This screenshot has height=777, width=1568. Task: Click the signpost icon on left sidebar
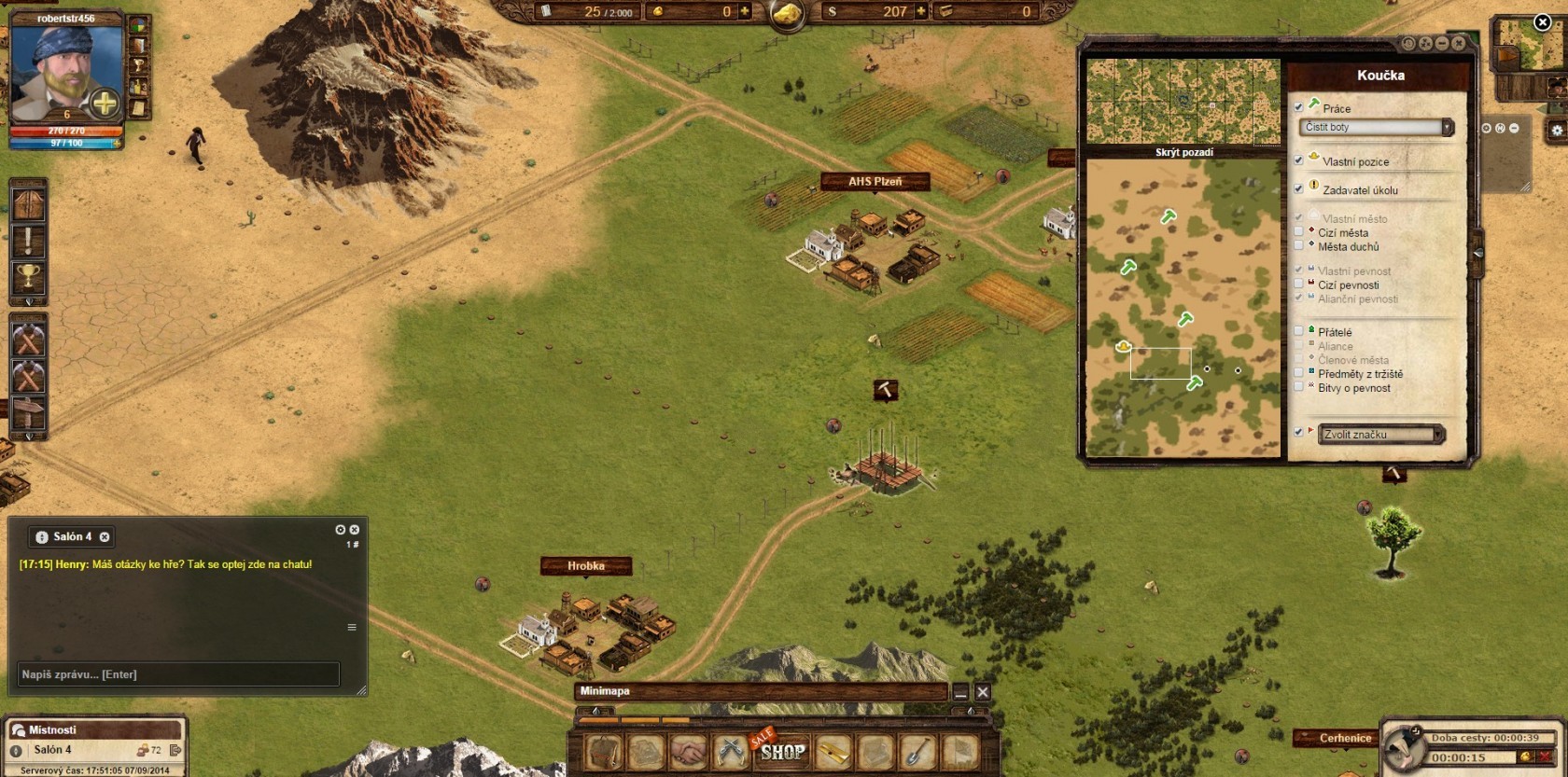coord(28,411)
